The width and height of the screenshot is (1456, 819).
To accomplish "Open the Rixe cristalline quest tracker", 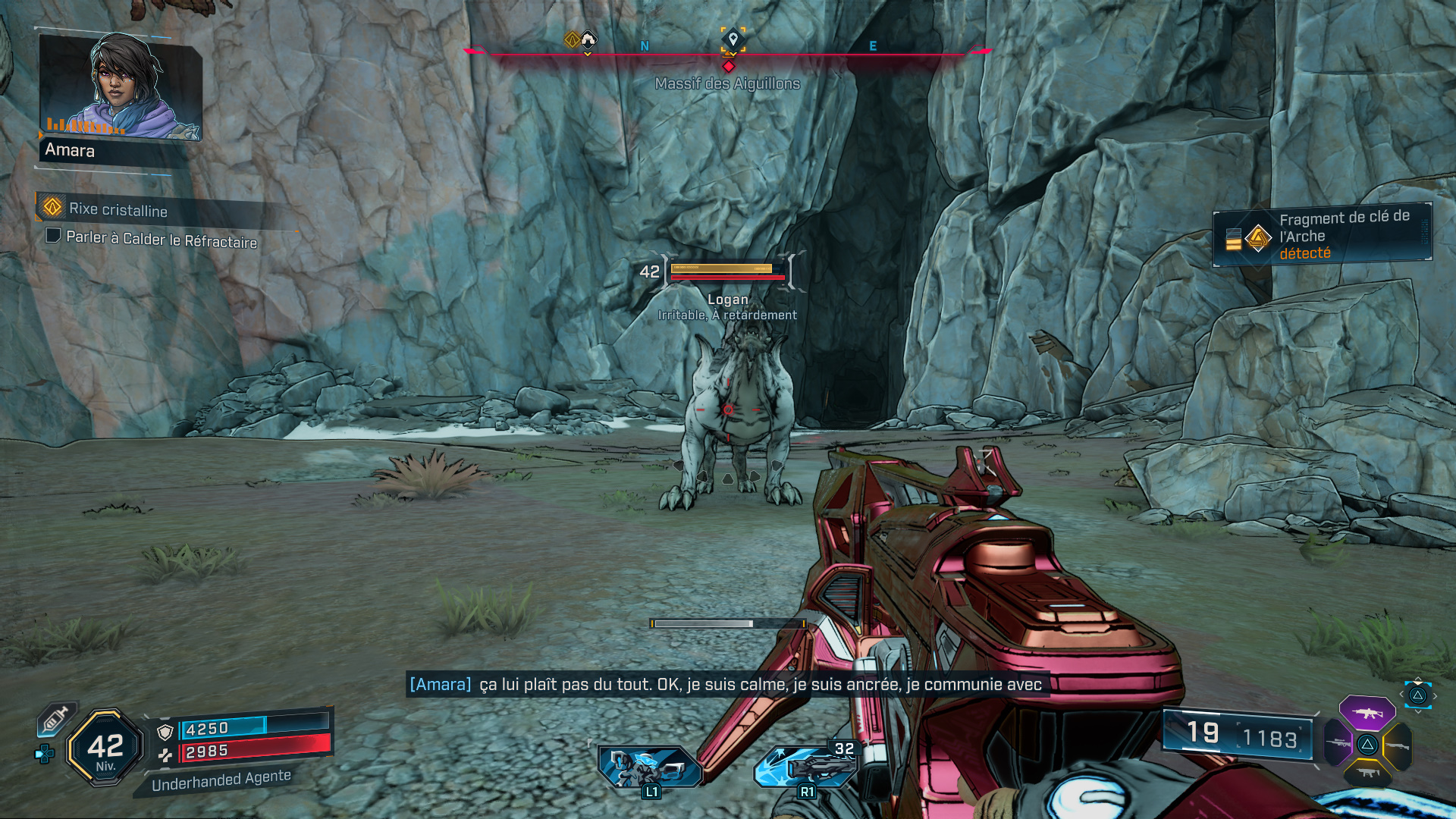I will 118,209.
